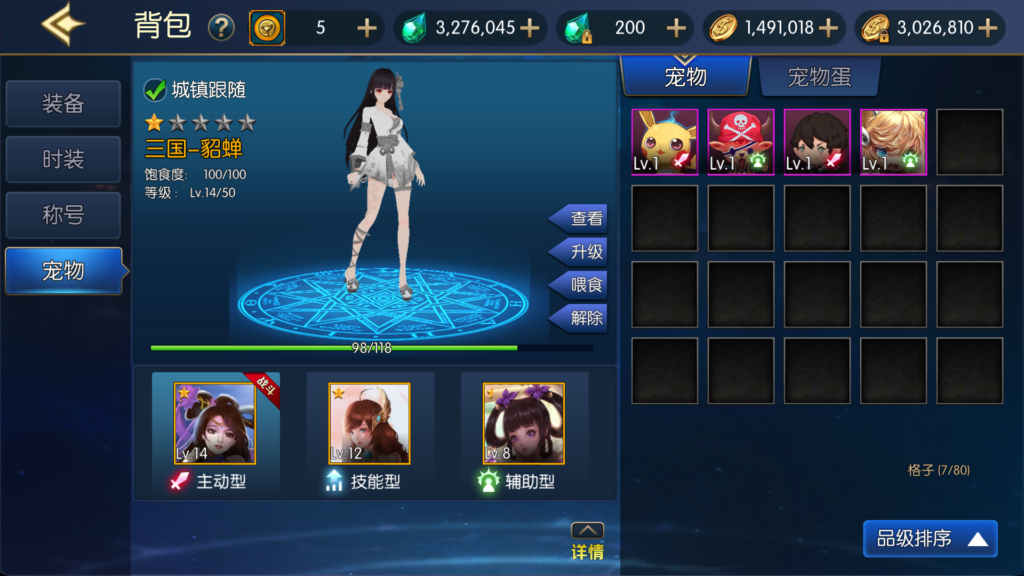Click the 查看 view button
Screen dimensions: 1024x576
pos(581,218)
